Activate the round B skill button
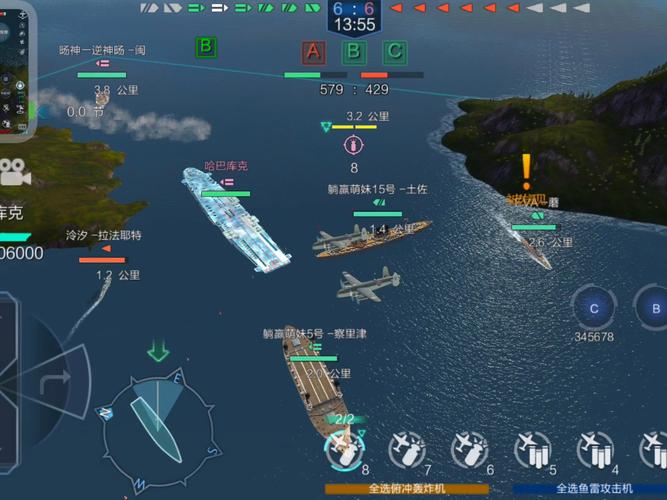The width and height of the screenshot is (667, 500). coord(654,308)
